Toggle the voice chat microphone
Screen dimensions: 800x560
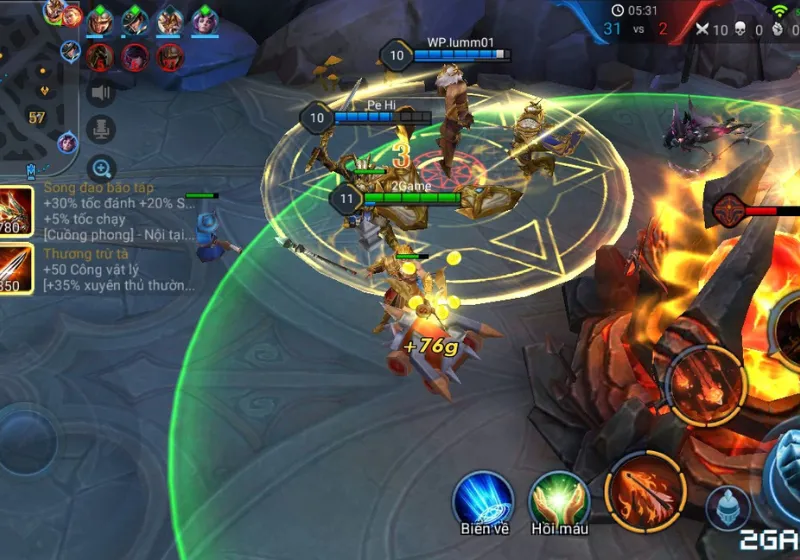101,130
